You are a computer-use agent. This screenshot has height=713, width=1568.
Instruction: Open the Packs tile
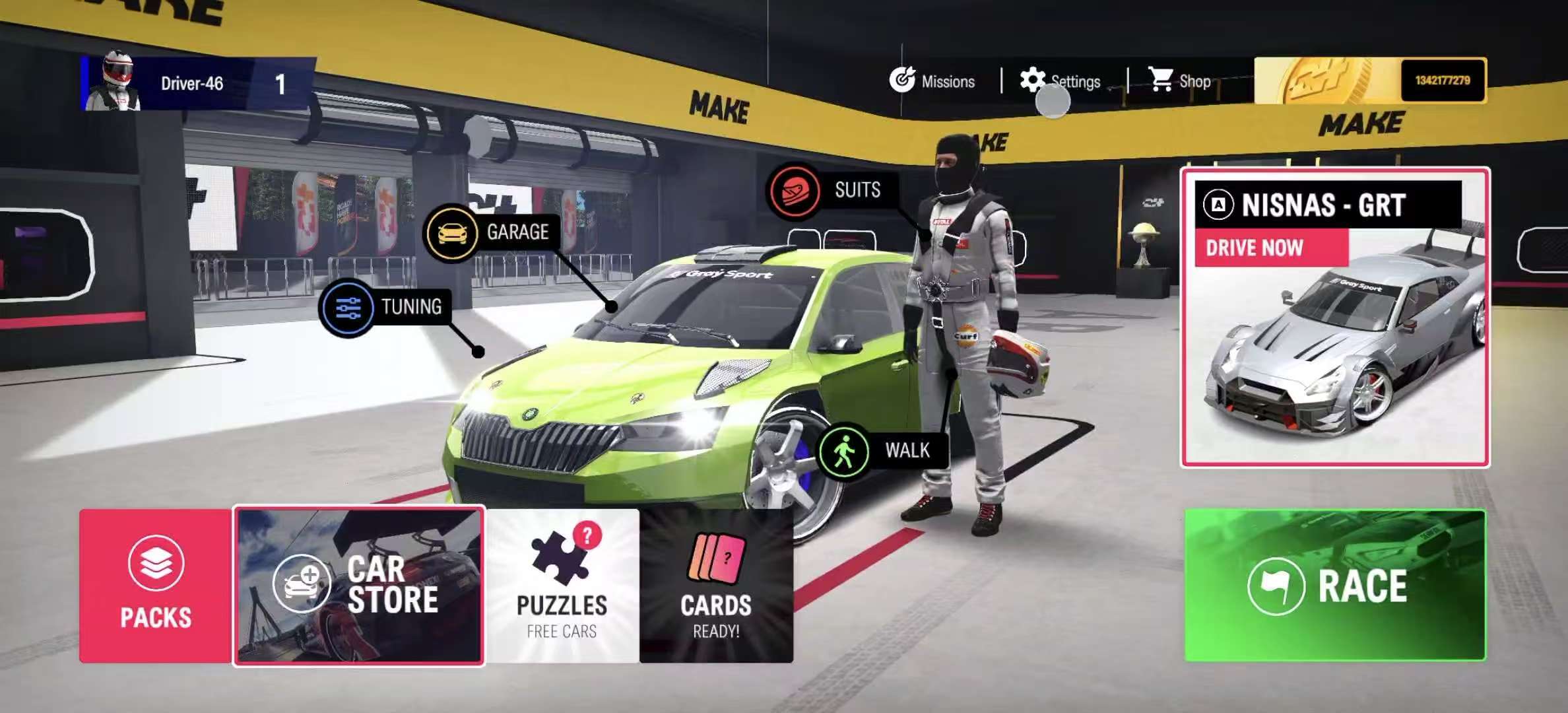click(x=156, y=586)
